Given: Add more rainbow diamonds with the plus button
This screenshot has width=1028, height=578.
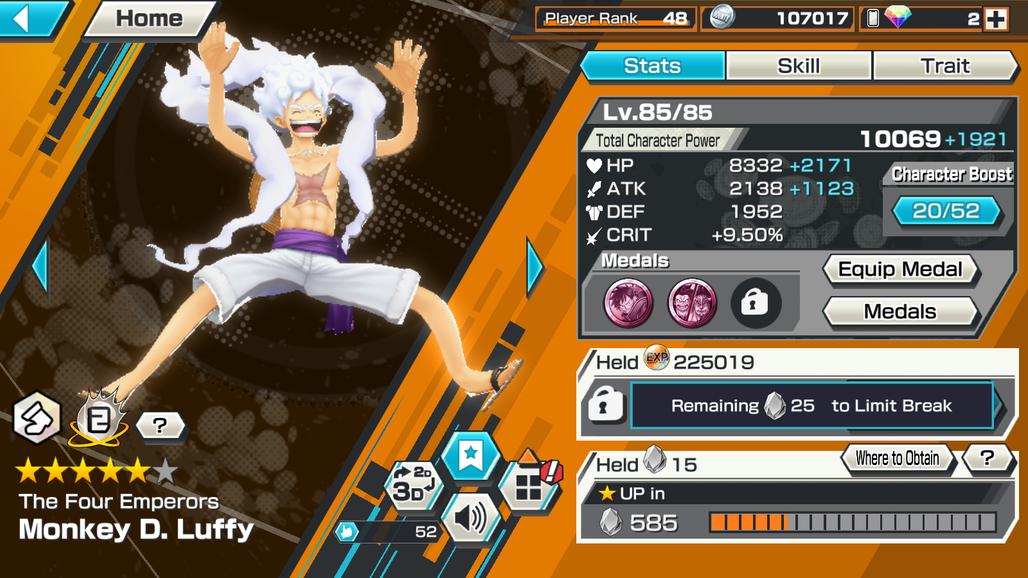Looking at the screenshot, I should tap(995, 18).
